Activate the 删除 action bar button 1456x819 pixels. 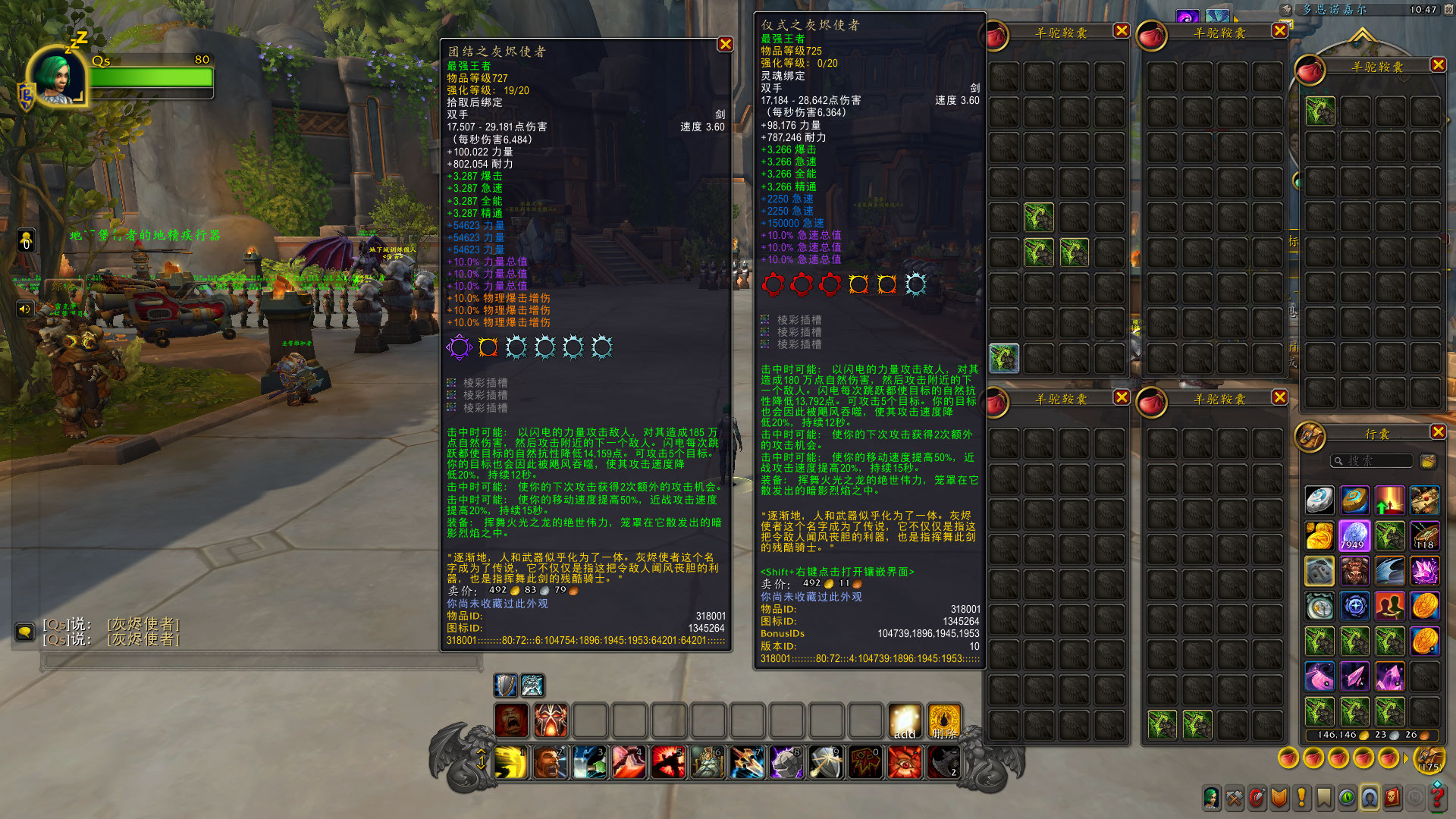(944, 720)
